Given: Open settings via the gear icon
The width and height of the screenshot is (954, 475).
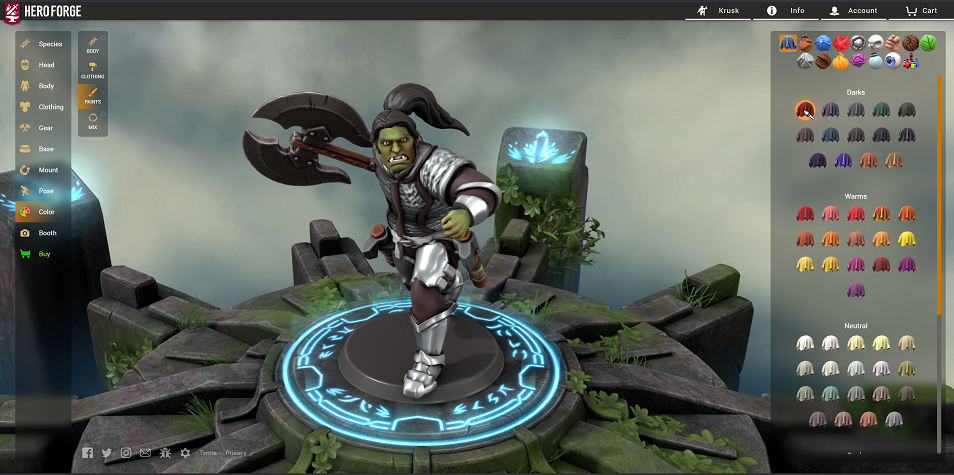Looking at the screenshot, I should click(185, 453).
